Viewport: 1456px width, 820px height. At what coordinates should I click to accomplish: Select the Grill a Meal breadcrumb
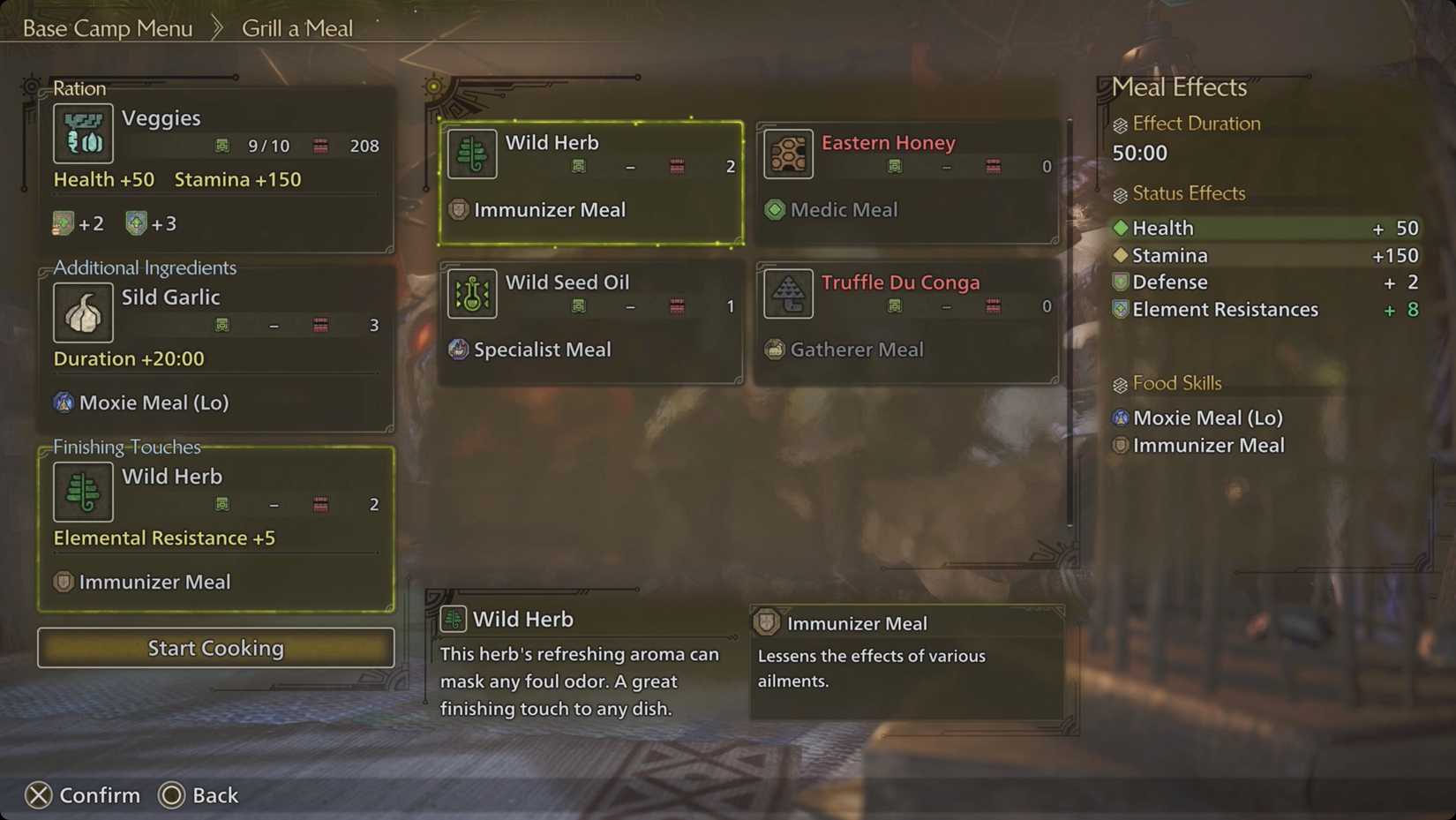(296, 27)
